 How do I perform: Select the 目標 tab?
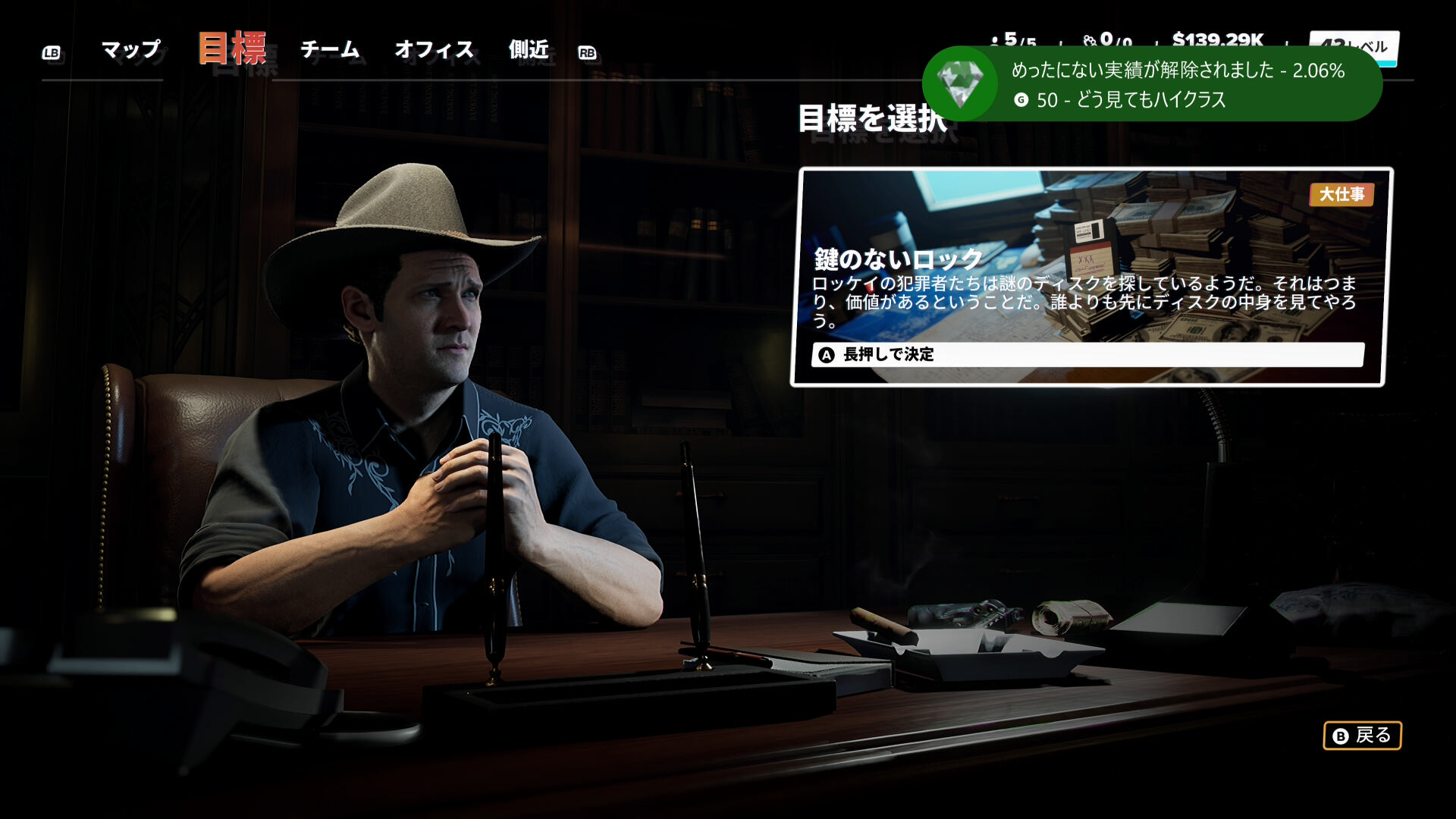point(232,49)
